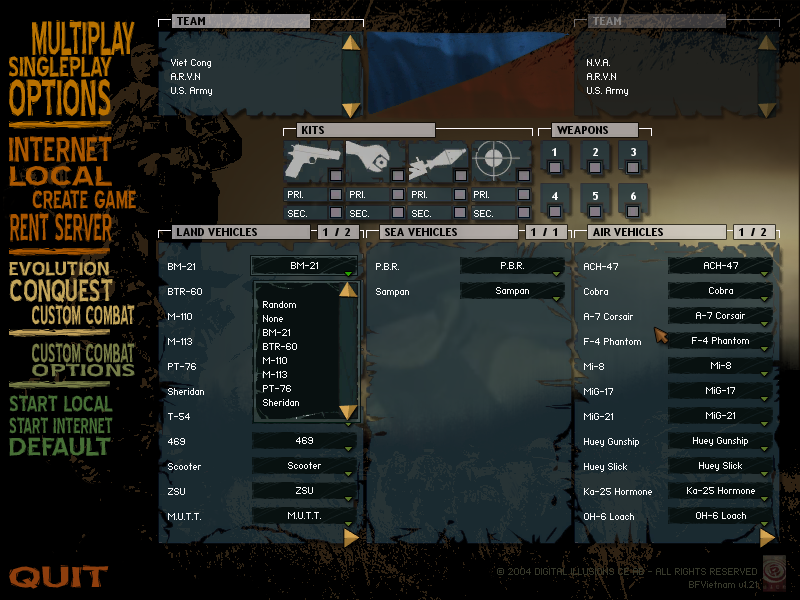Start a local game
Screen dimensions: 800x600
(60, 405)
